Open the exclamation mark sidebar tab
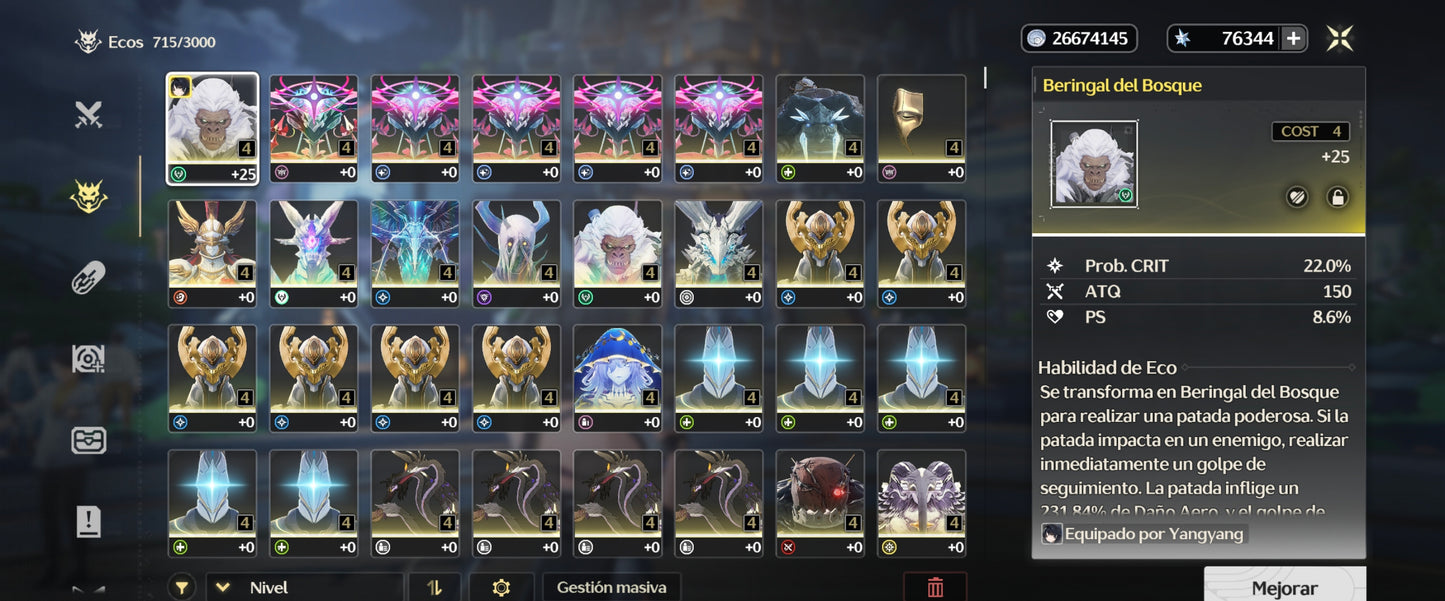The width and height of the screenshot is (1445, 601). click(x=89, y=521)
